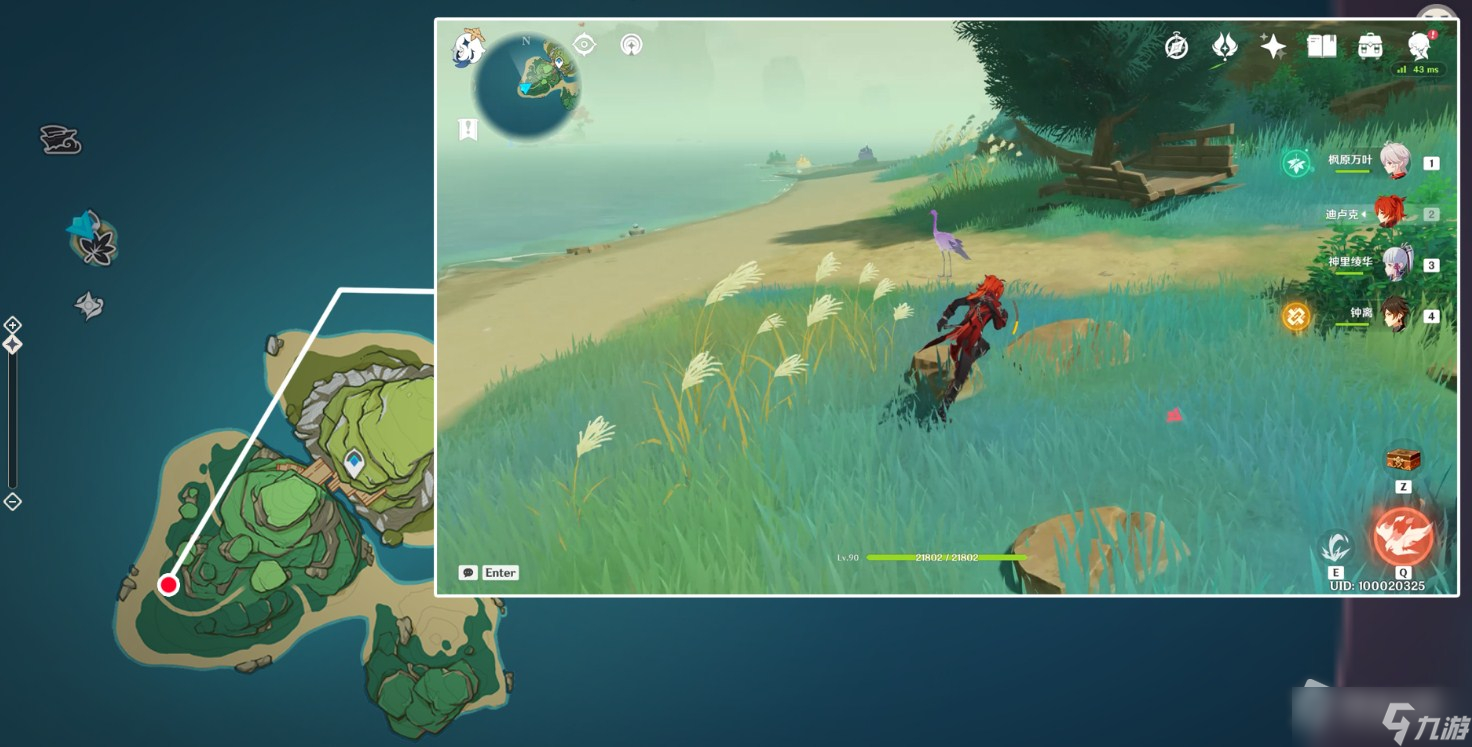Select party member 迪卢克
This screenshot has width=1472, height=747.
[x=1389, y=213]
